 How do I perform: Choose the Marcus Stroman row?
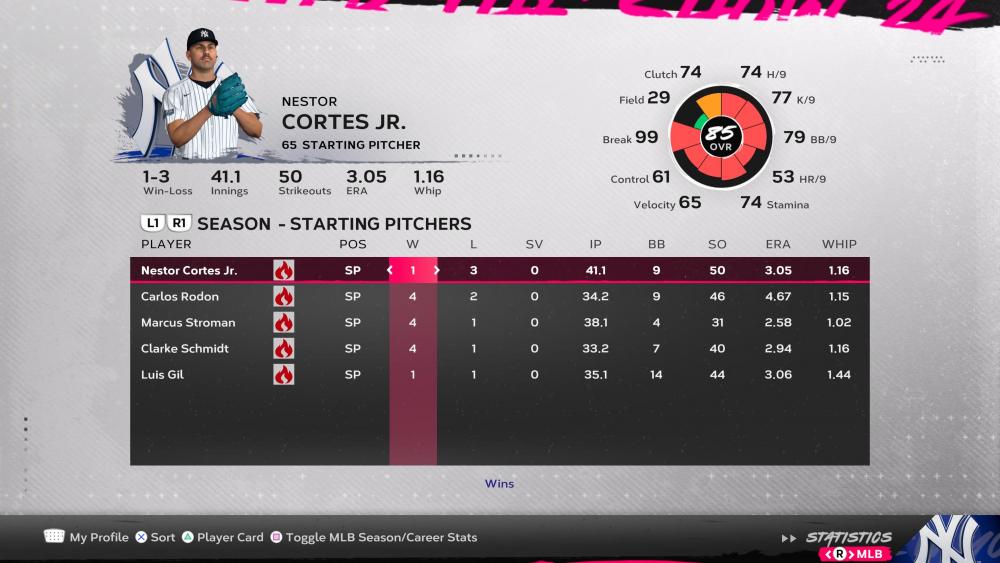(x=188, y=322)
